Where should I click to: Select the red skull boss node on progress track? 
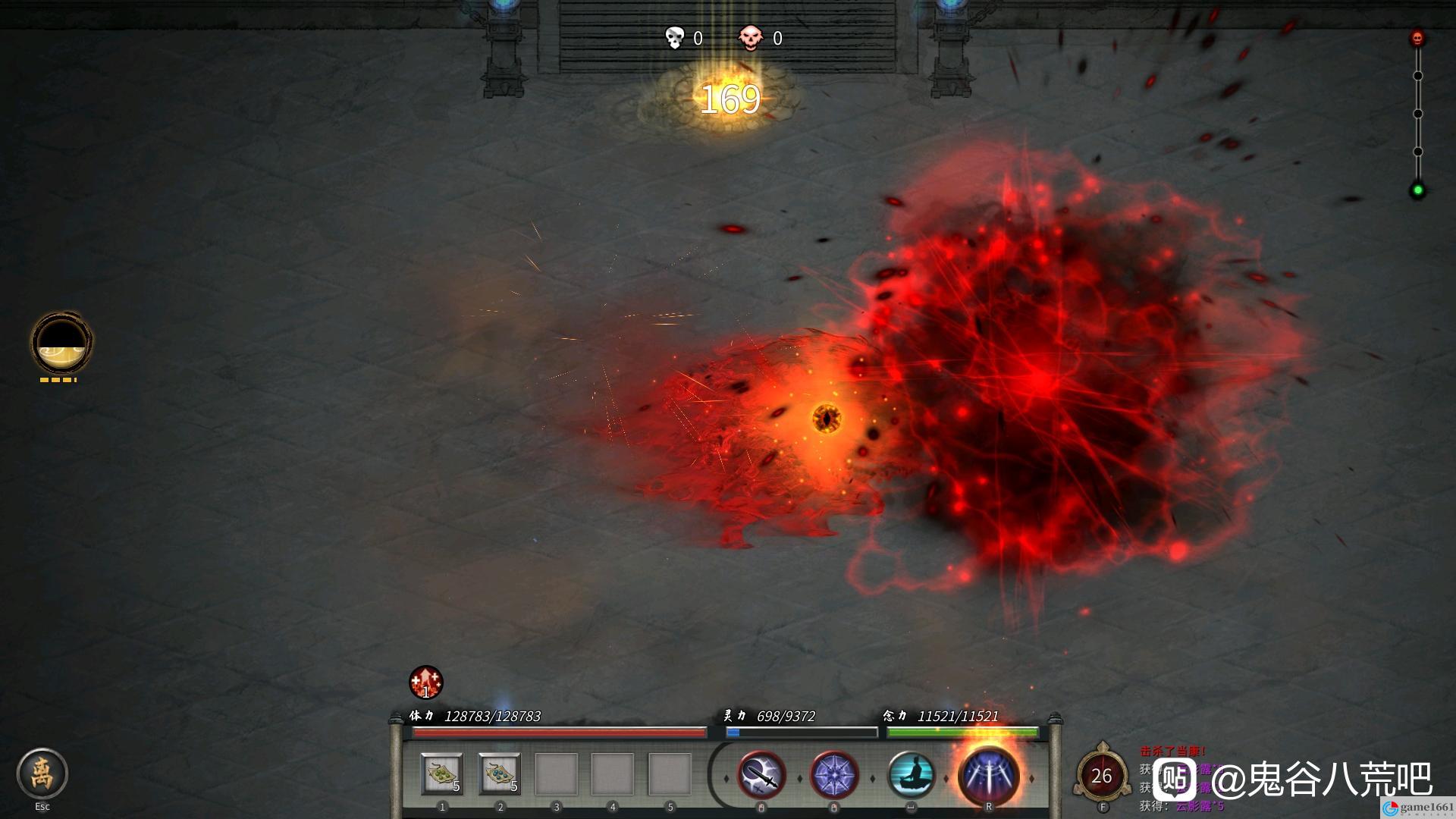coord(1417,38)
